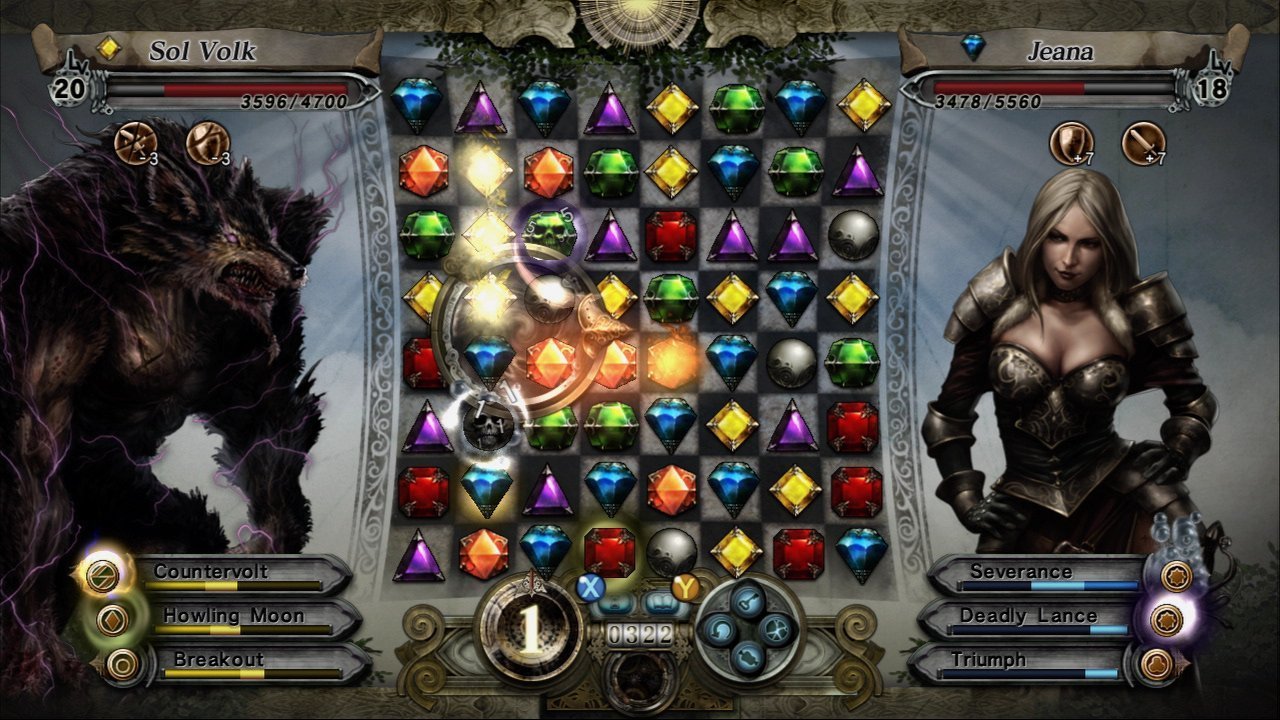This screenshot has height=720, width=1280.
Task: Inspect Sol Volk's crossed-out shield debuff icon
Action: coord(207,142)
